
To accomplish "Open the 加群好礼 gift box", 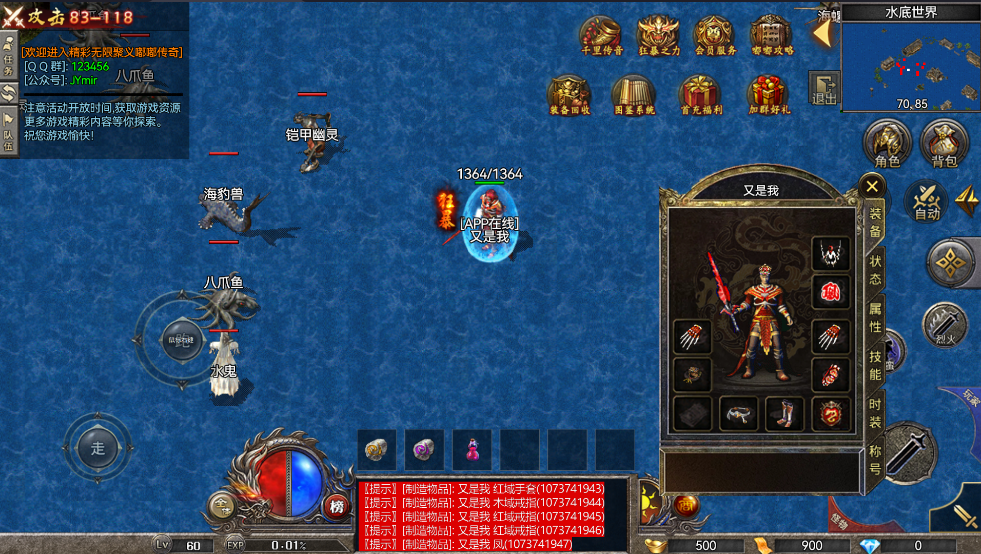I will (x=768, y=94).
